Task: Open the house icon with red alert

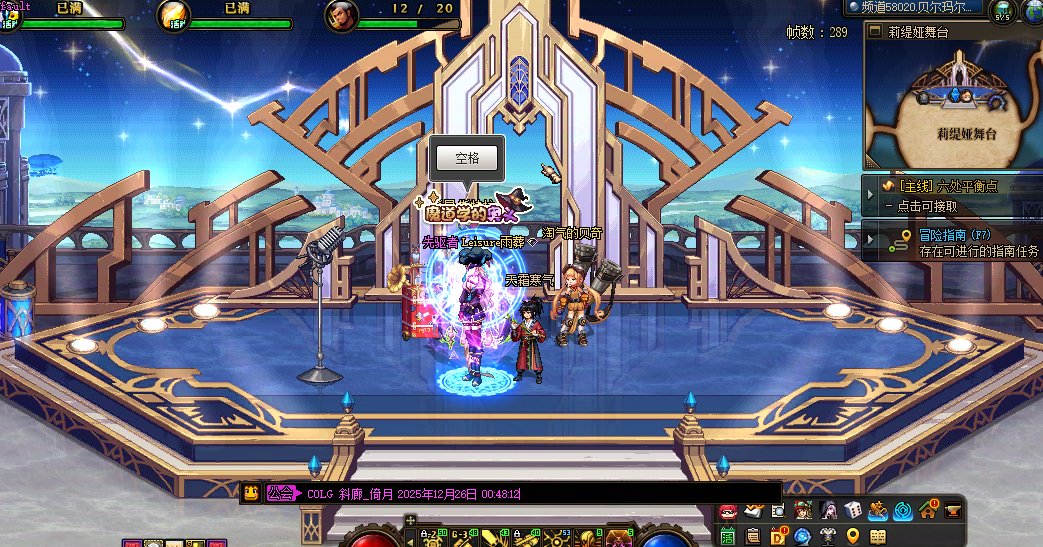Action: (928, 511)
